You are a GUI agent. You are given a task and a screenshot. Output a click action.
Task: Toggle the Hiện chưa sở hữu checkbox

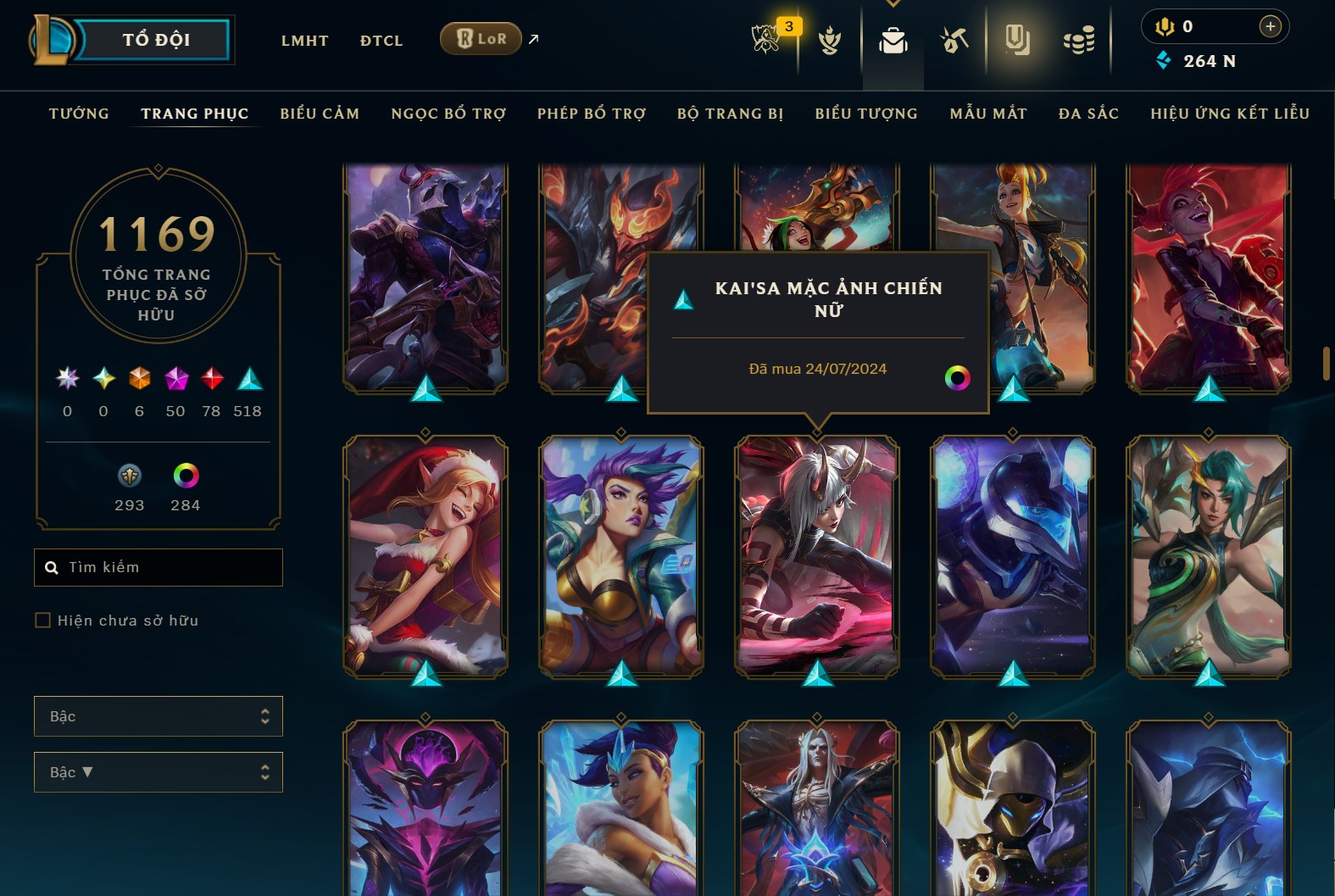[42, 620]
